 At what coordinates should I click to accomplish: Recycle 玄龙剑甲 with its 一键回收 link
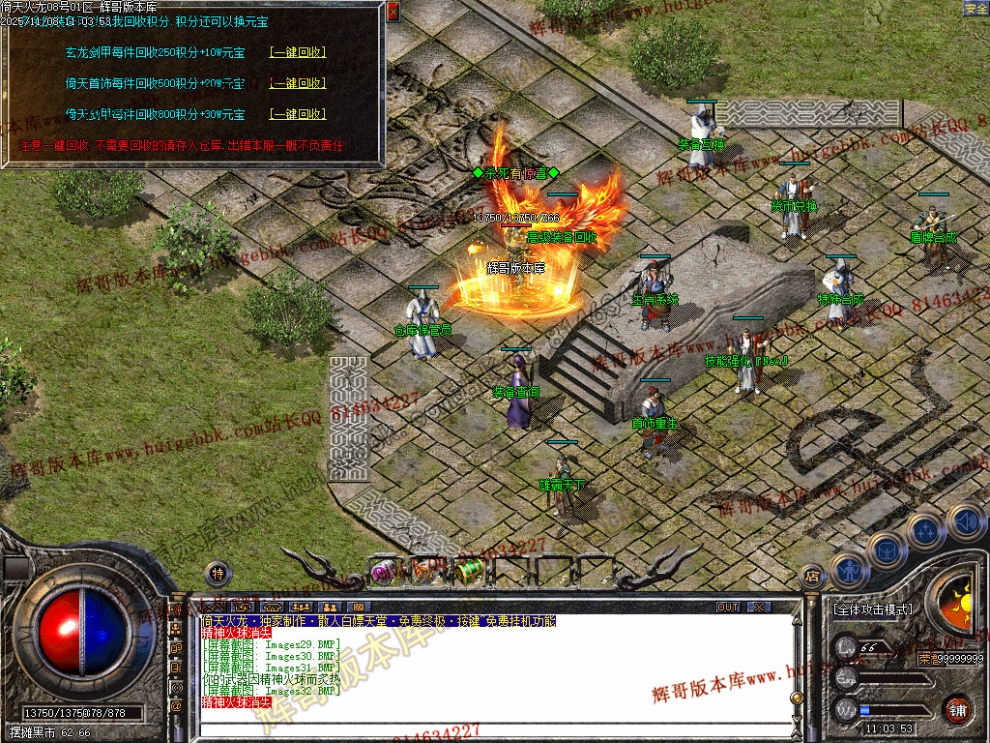coord(298,52)
